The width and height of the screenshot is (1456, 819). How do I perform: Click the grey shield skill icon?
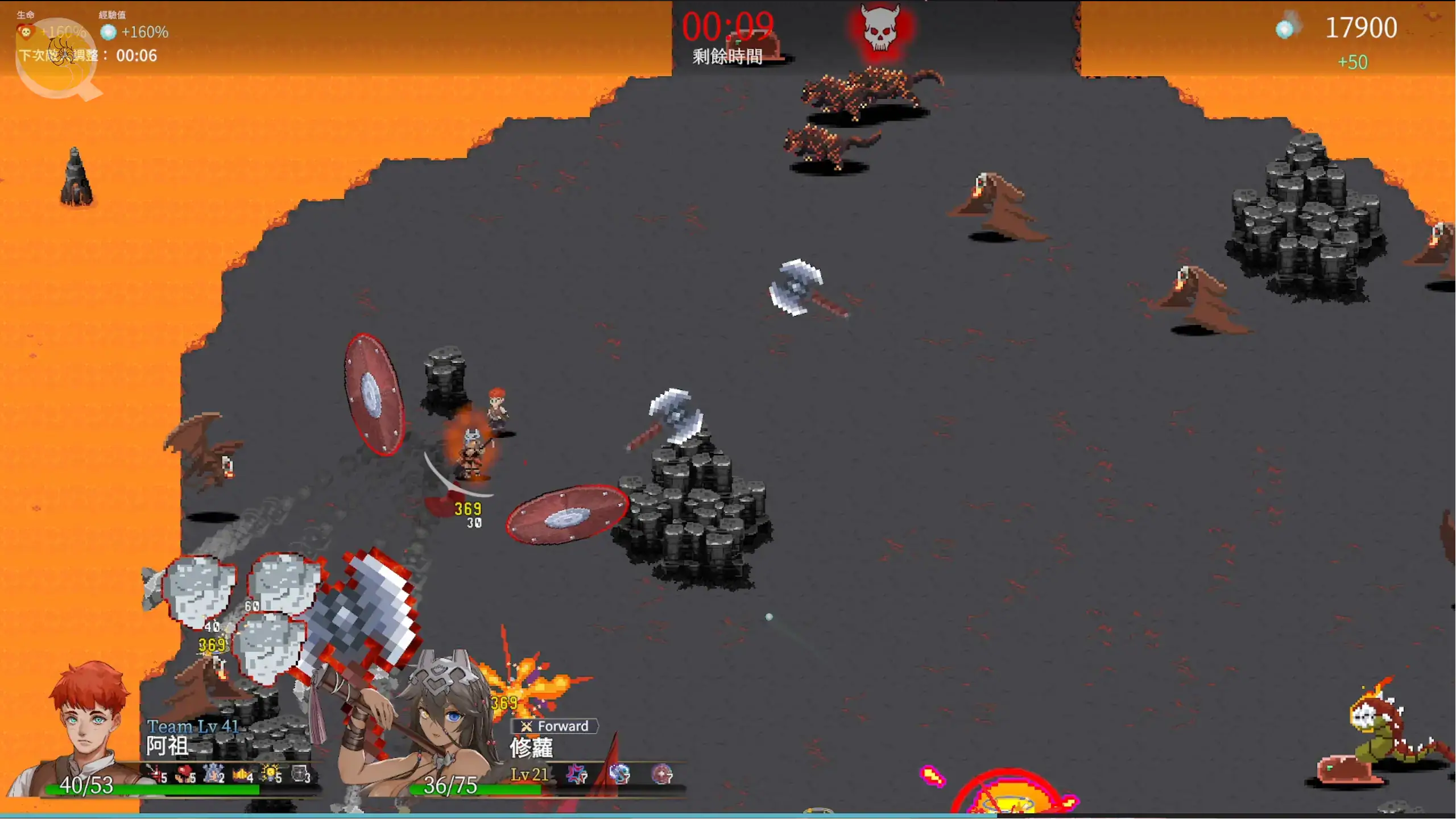300,773
